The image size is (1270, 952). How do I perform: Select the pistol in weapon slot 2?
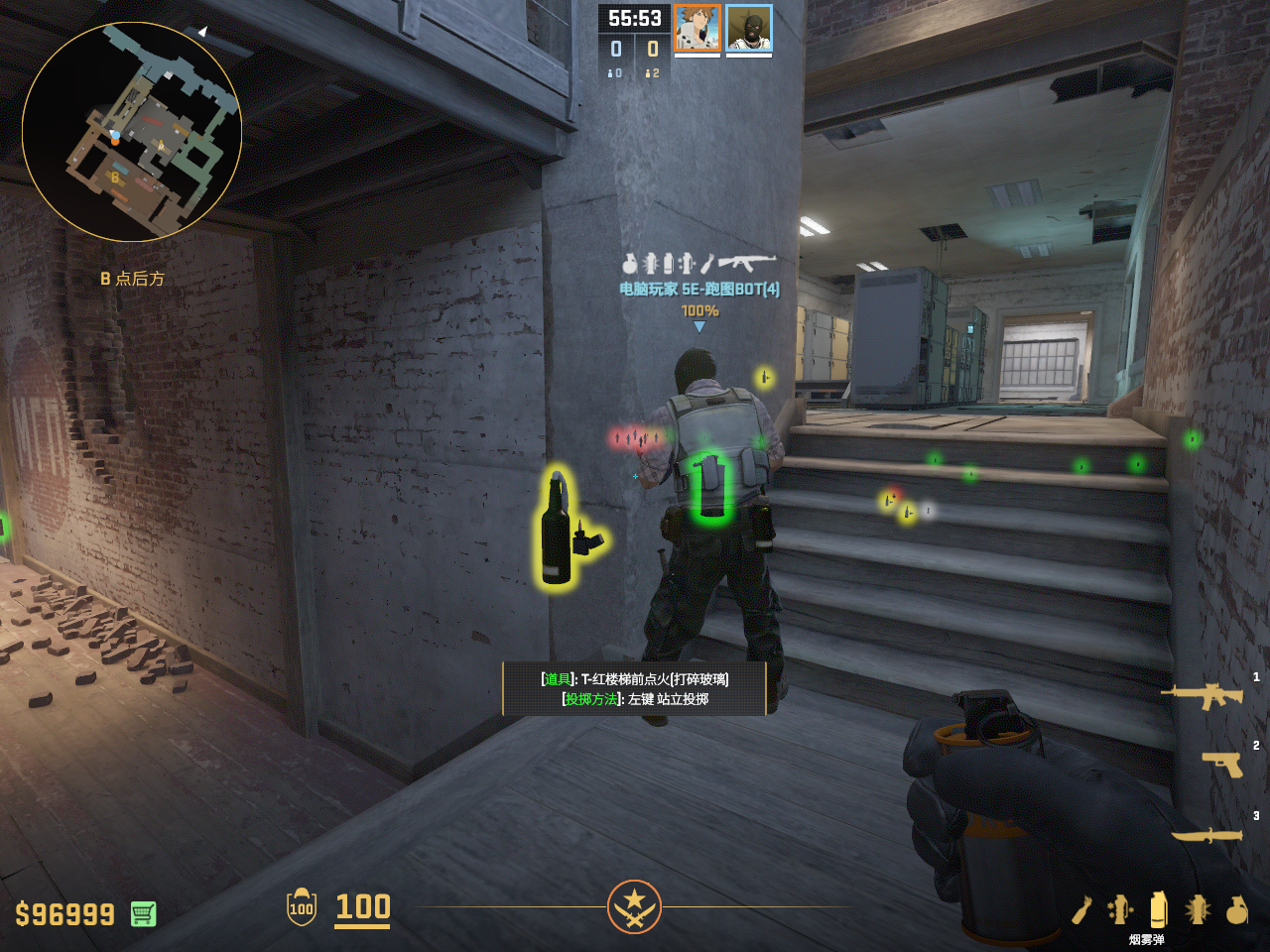(x=1222, y=764)
